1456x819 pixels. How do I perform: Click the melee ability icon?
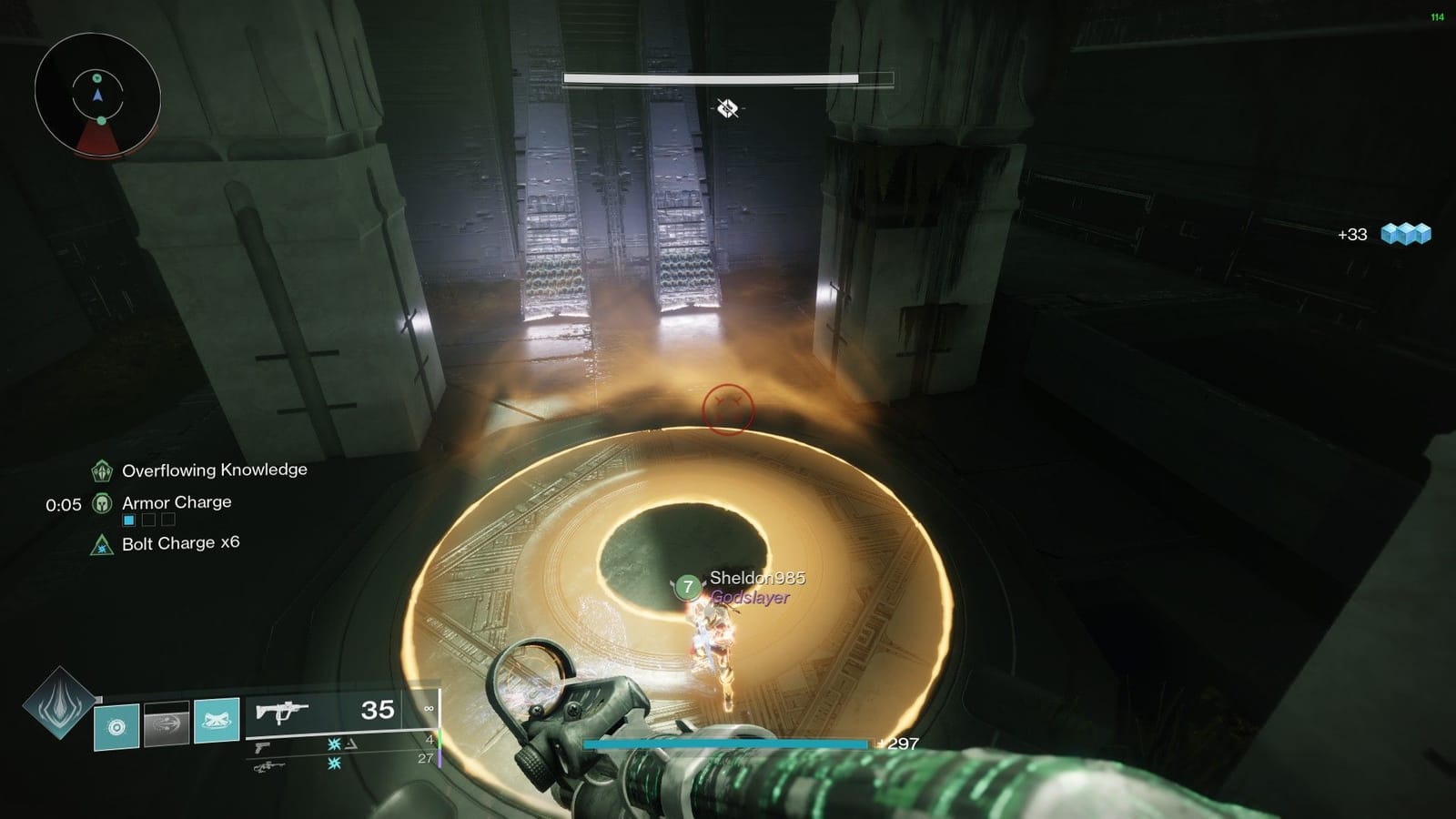[167, 725]
